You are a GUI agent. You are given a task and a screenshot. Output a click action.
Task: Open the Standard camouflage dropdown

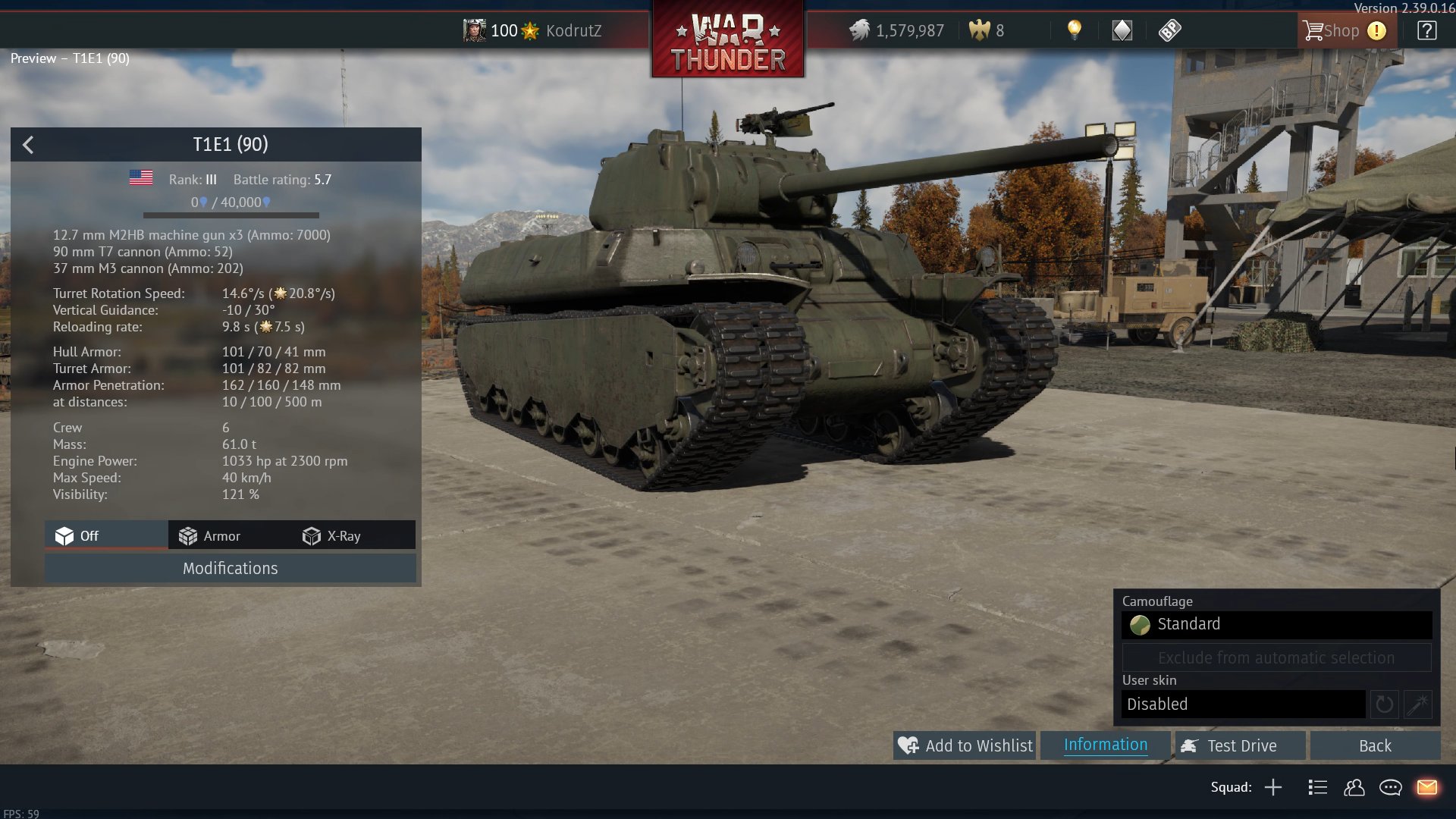tap(1276, 624)
